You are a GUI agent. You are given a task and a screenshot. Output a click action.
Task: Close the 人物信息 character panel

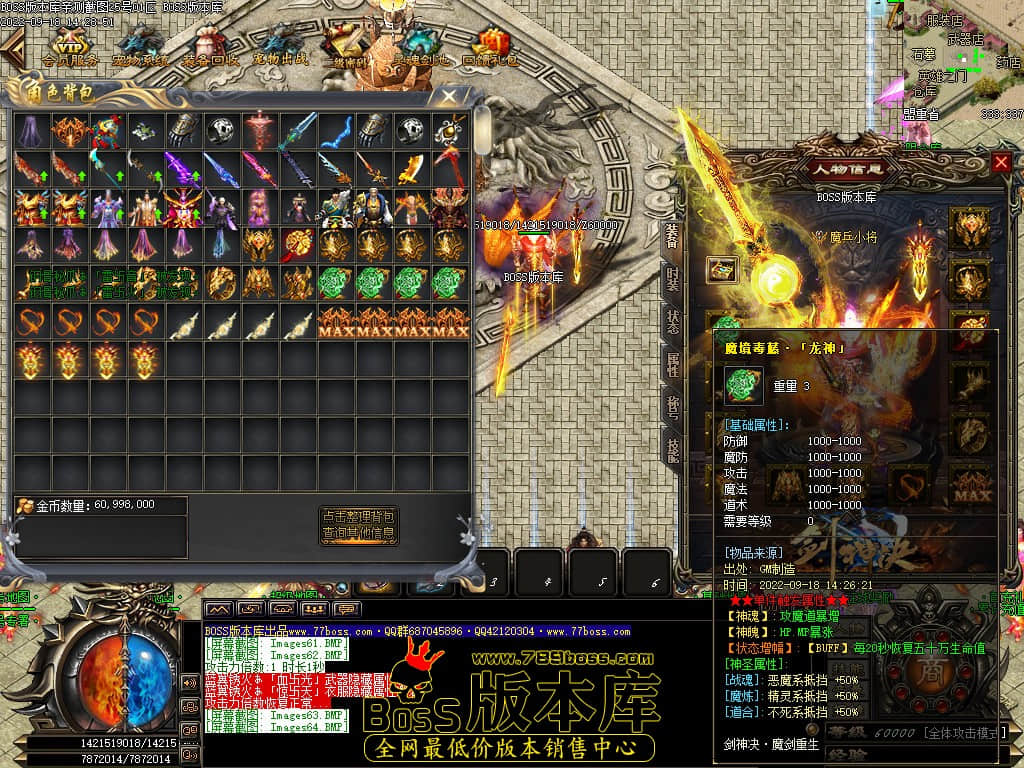[1000, 162]
